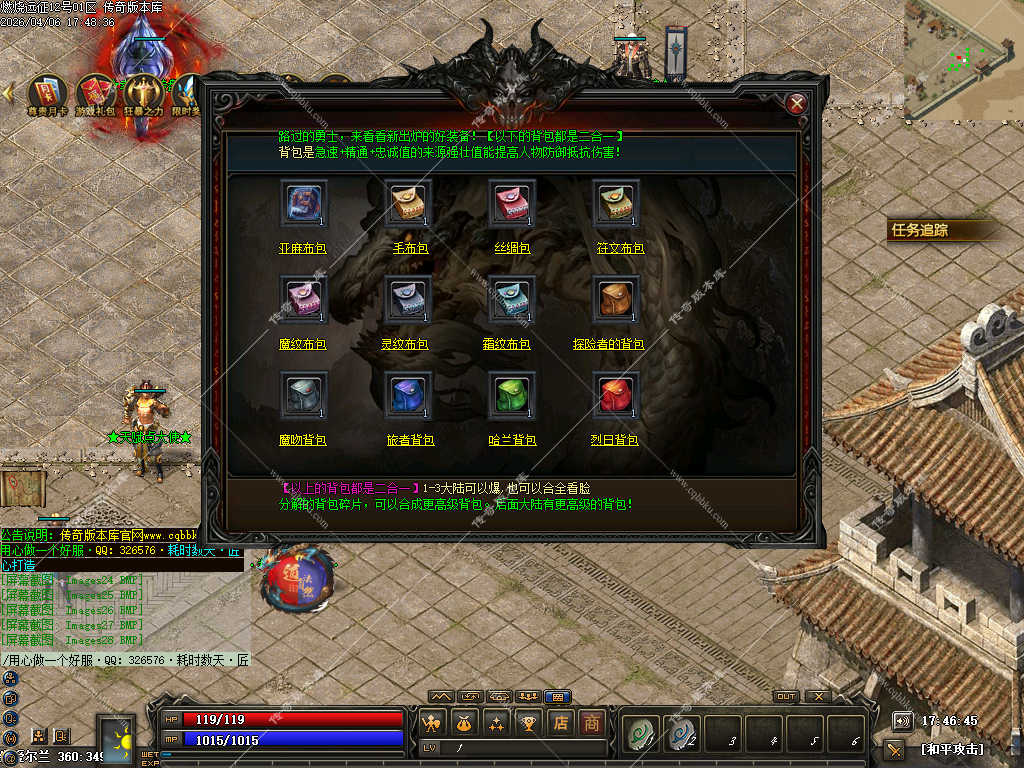The image size is (1024, 768).
Task: Choose the 探险者的背包 backpack
Action: click(616, 300)
